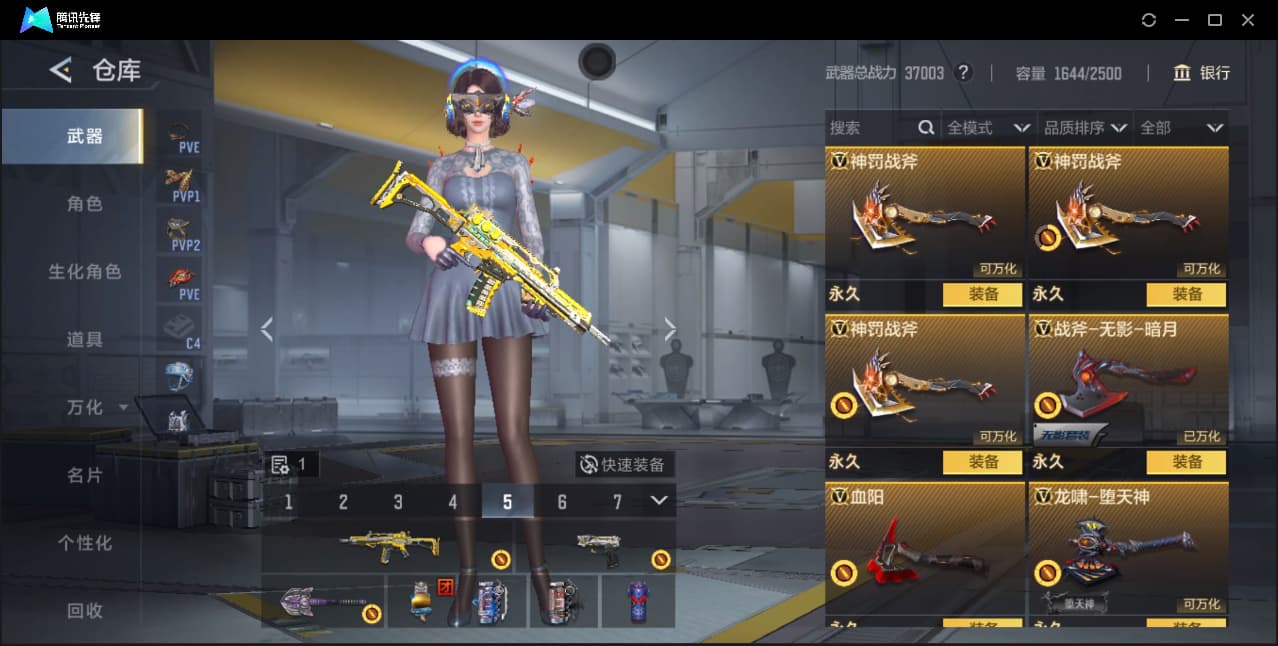Open the 全模式 mode dropdown
The width and height of the screenshot is (1278, 646).
(x=988, y=128)
